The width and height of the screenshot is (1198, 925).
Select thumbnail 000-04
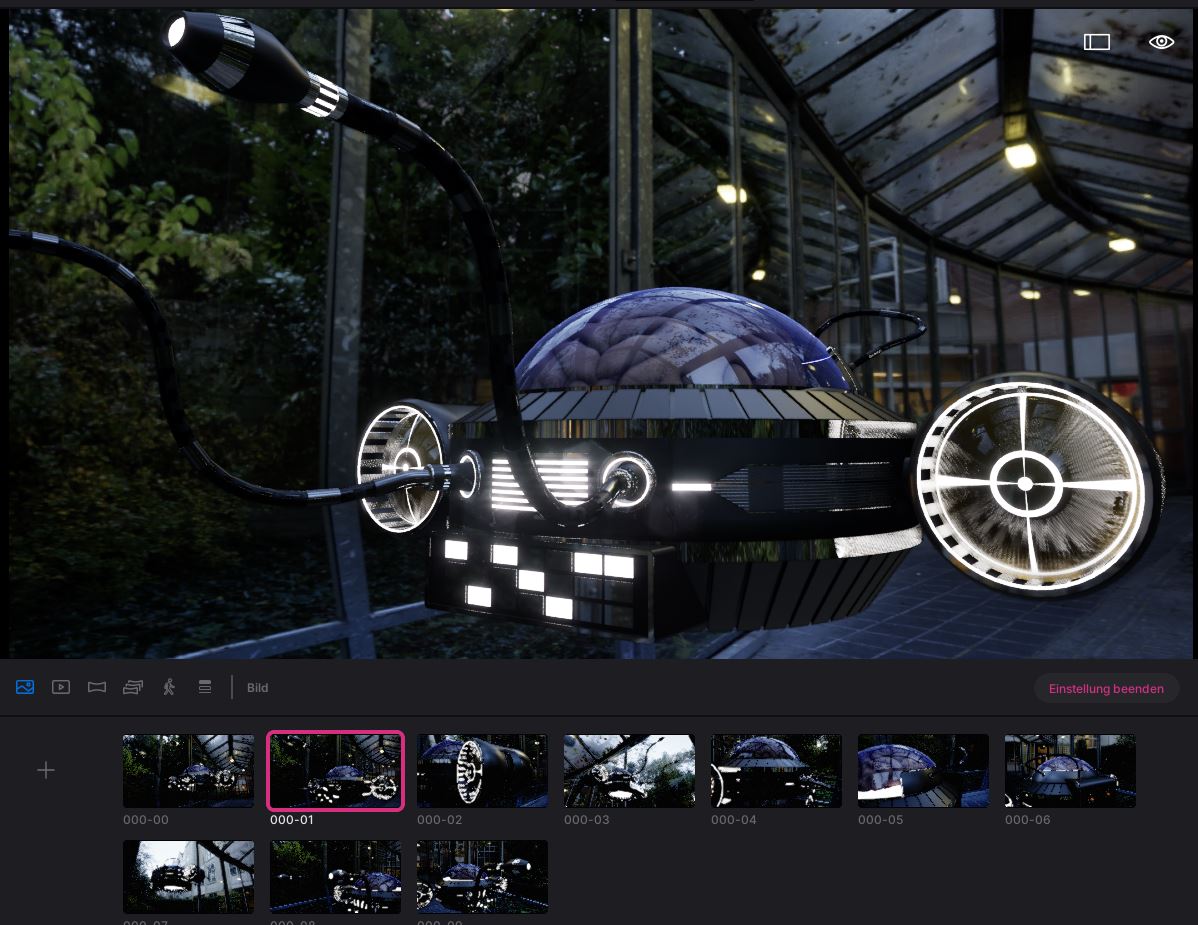point(776,771)
